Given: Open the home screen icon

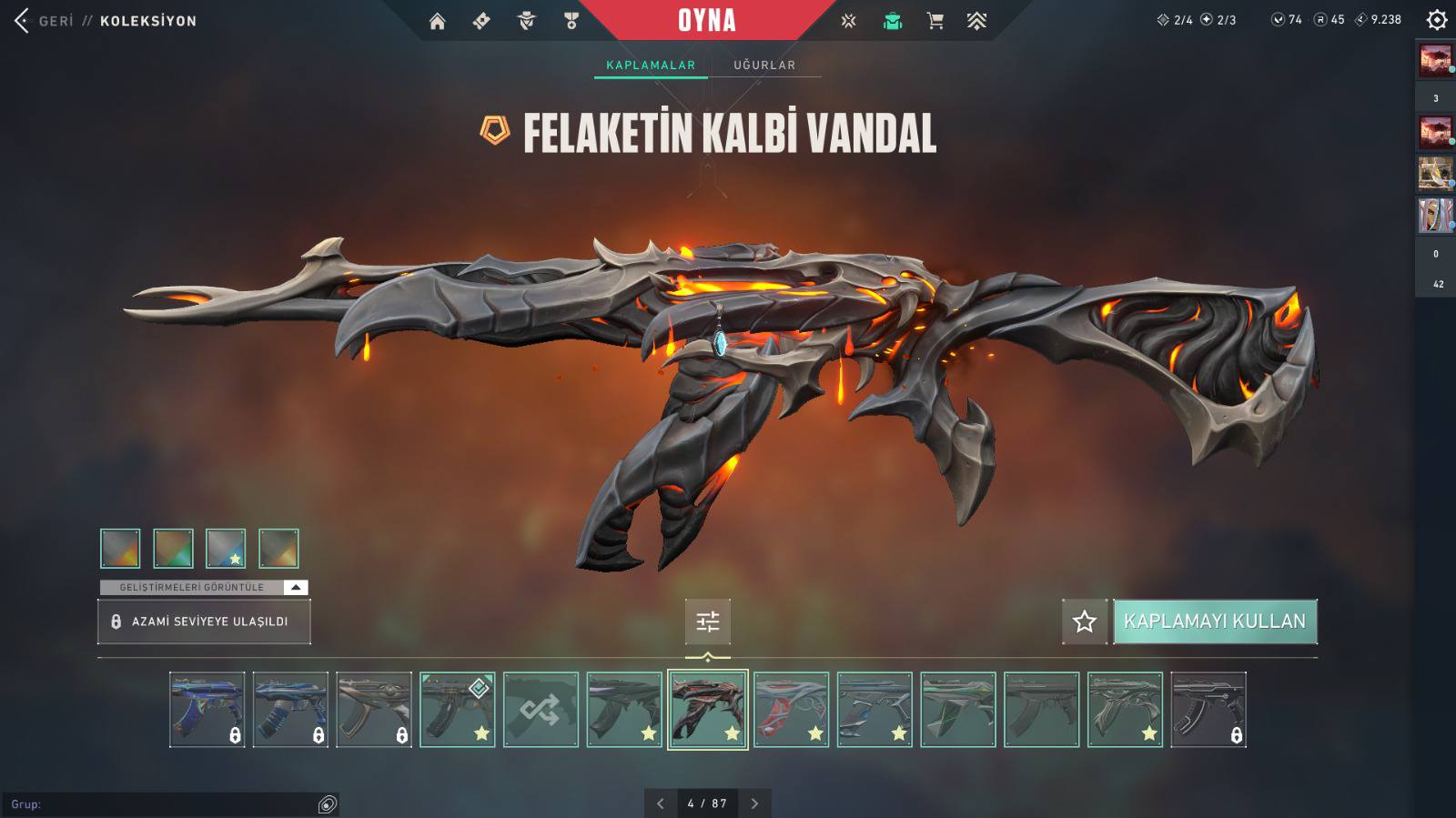Looking at the screenshot, I should pos(438,21).
